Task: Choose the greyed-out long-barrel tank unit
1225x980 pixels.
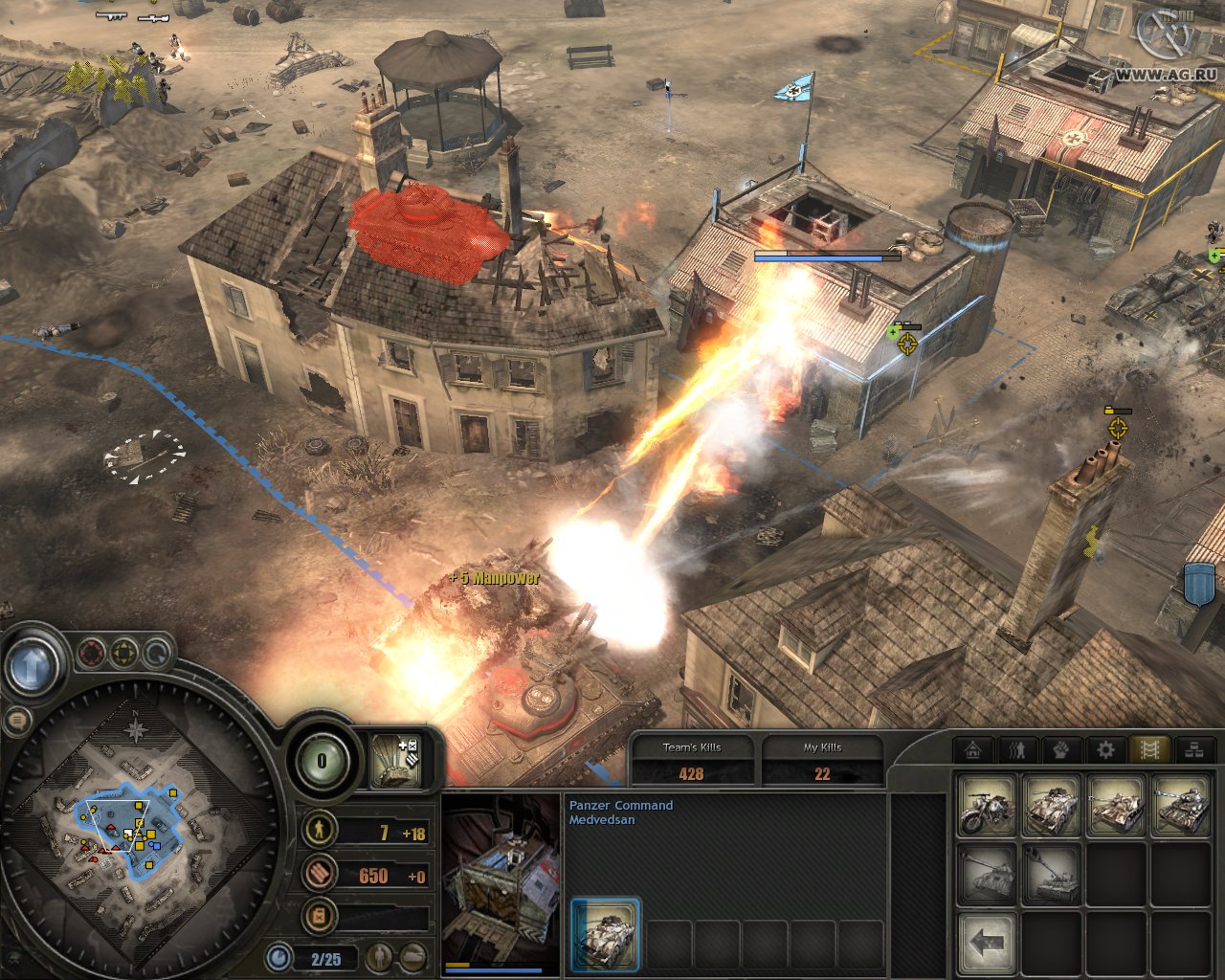Action: tap(987, 874)
